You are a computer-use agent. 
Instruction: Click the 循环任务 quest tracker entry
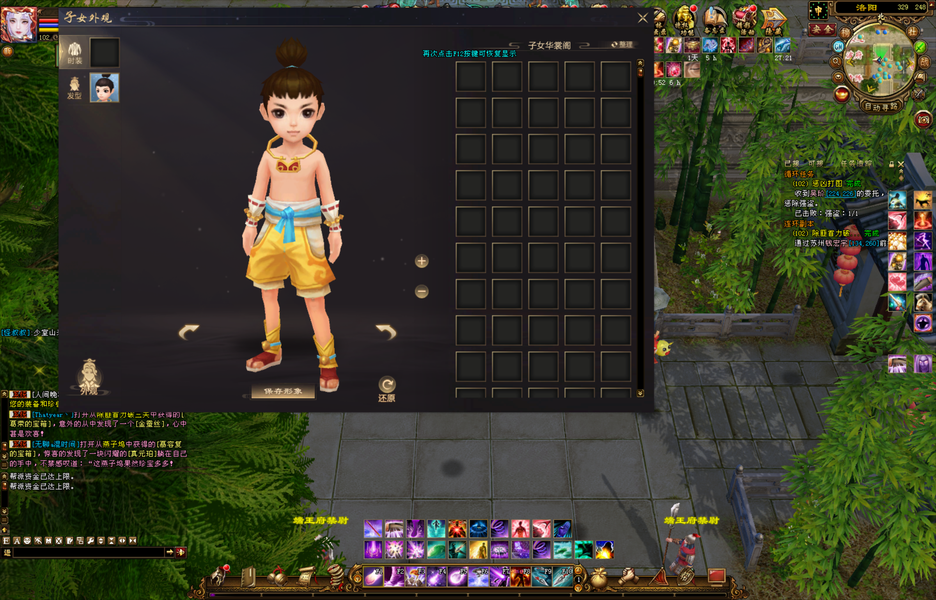(x=806, y=174)
